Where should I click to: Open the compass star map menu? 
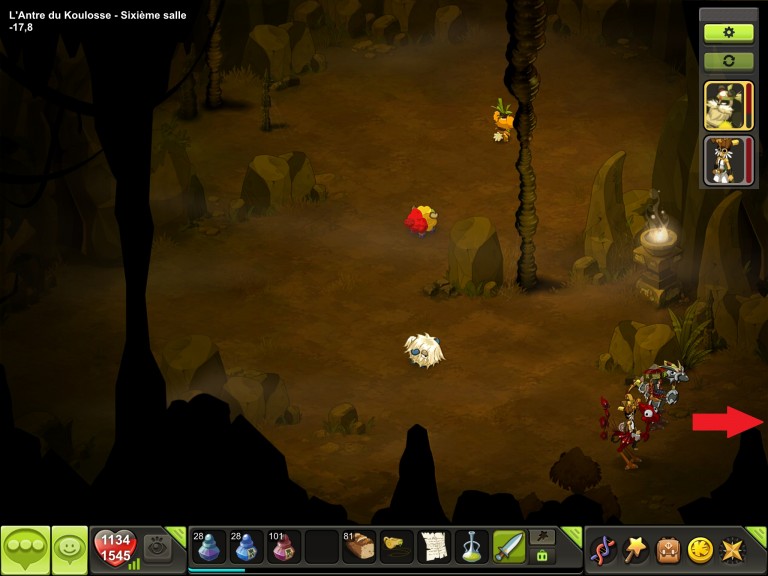click(733, 549)
